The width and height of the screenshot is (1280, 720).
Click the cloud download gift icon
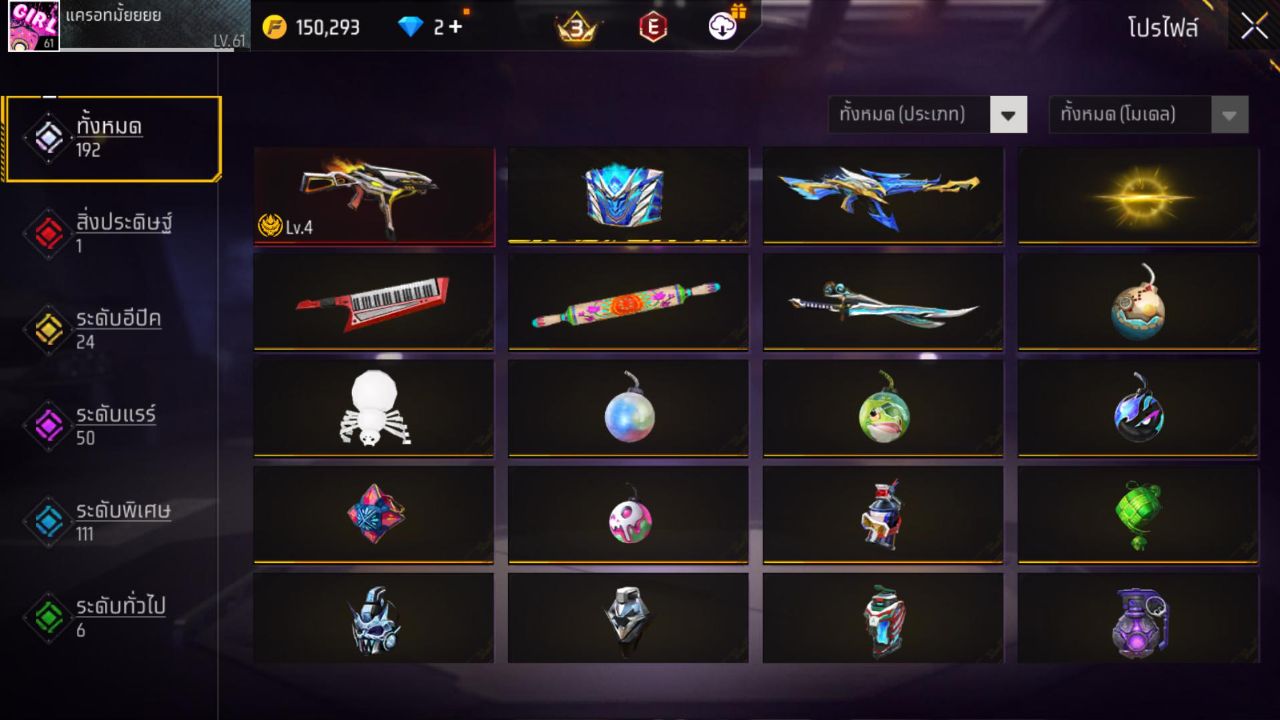pos(724,27)
